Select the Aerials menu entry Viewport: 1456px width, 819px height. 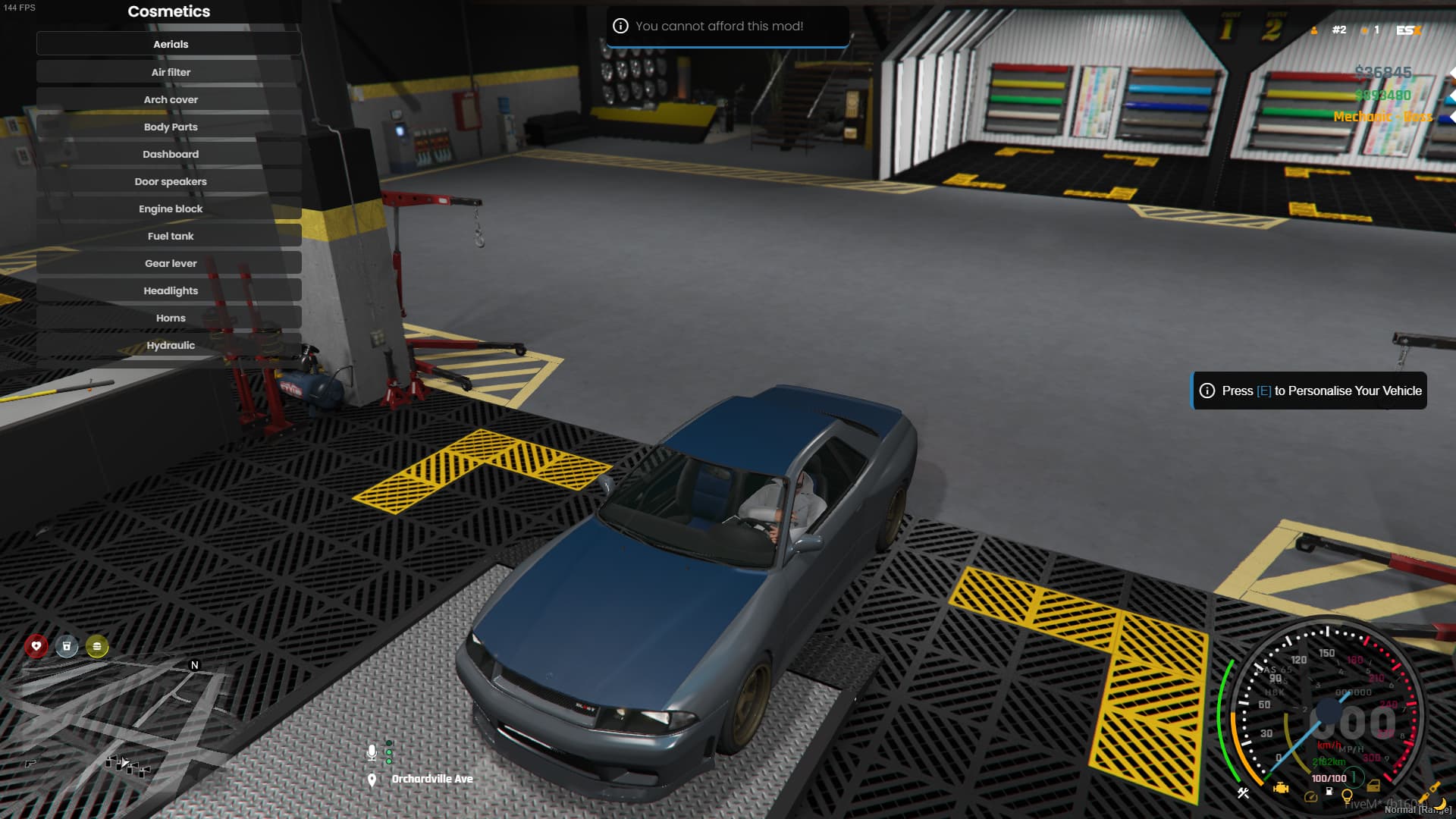[x=168, y=43]
